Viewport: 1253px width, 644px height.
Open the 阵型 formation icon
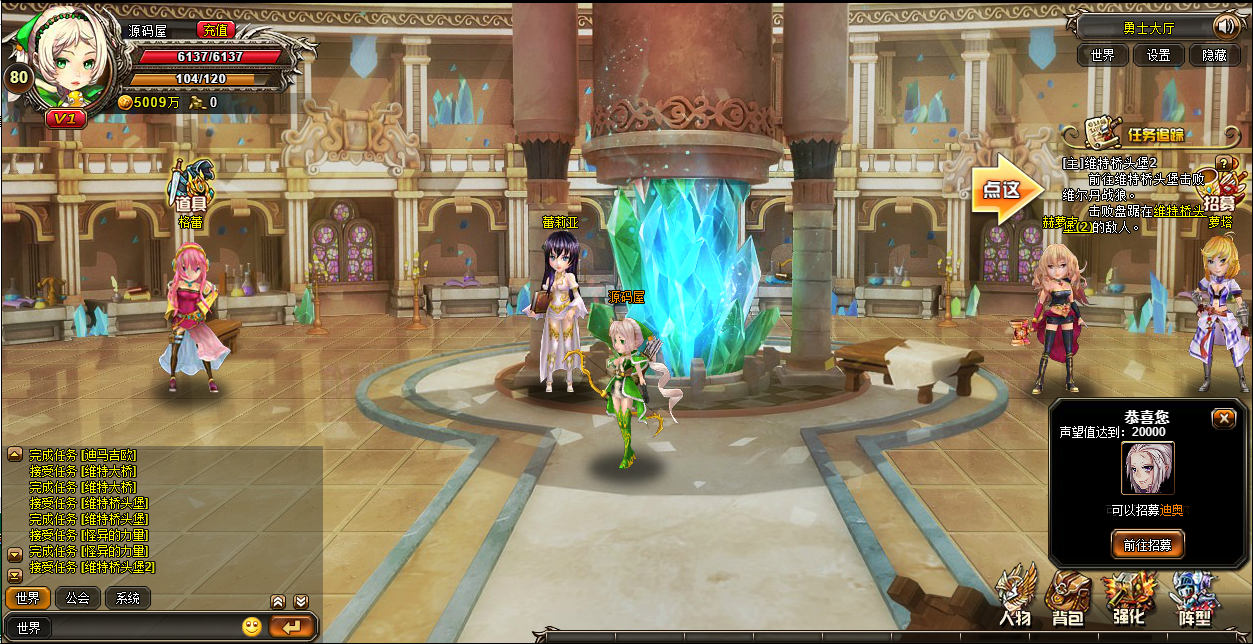[1190, 600]
